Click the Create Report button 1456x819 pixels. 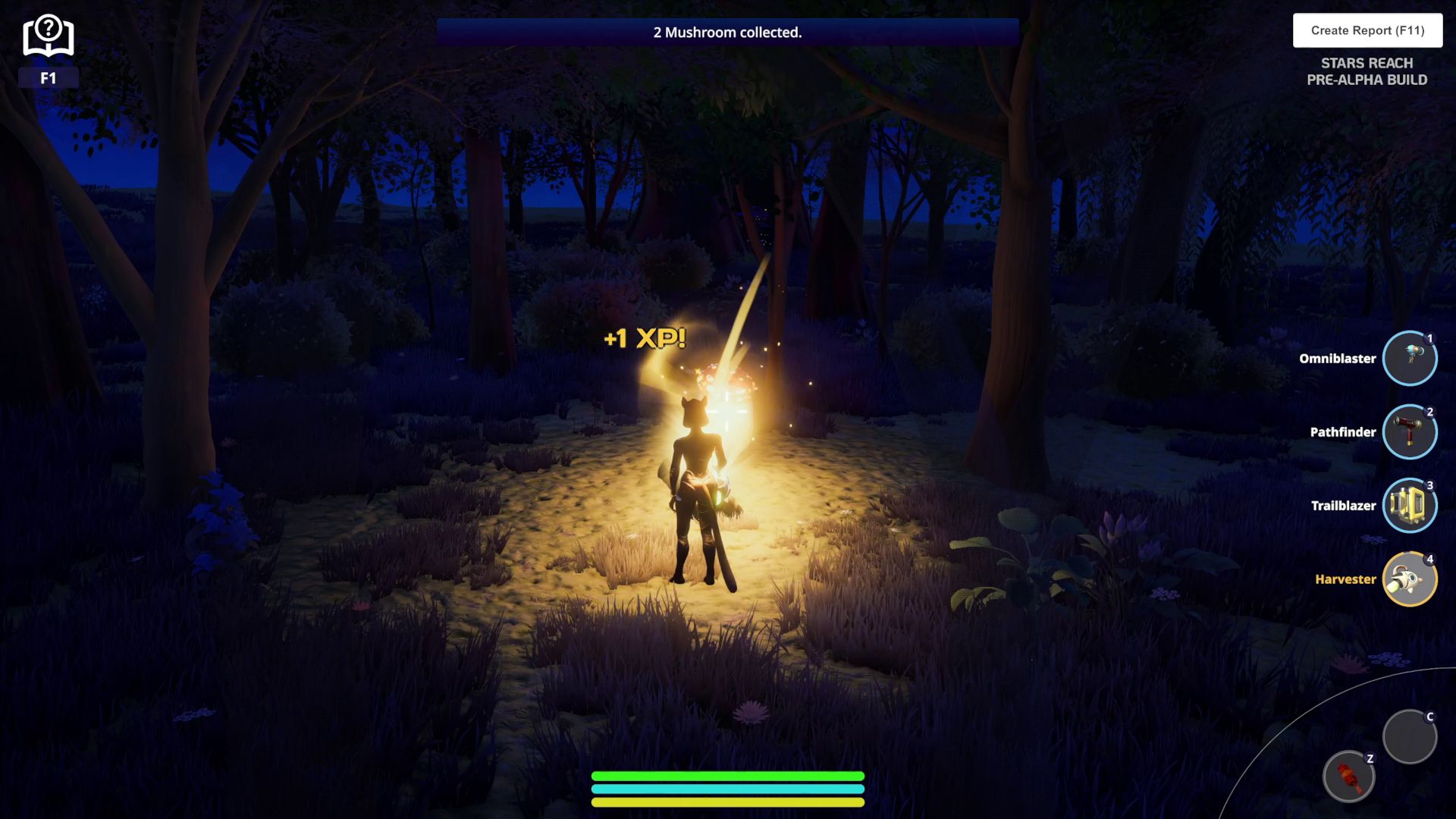pyautogui.click(x=1367, y=30)
